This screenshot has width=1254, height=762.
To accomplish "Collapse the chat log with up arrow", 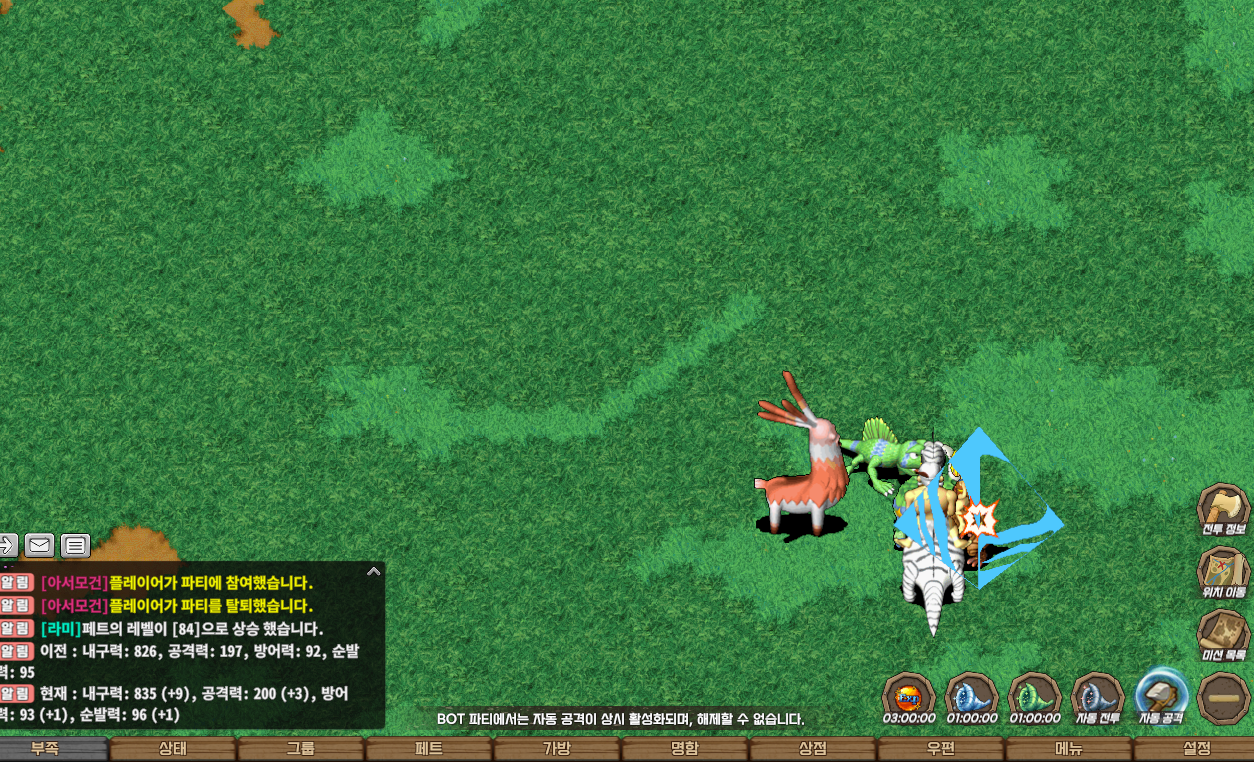I will pos(373,572).
